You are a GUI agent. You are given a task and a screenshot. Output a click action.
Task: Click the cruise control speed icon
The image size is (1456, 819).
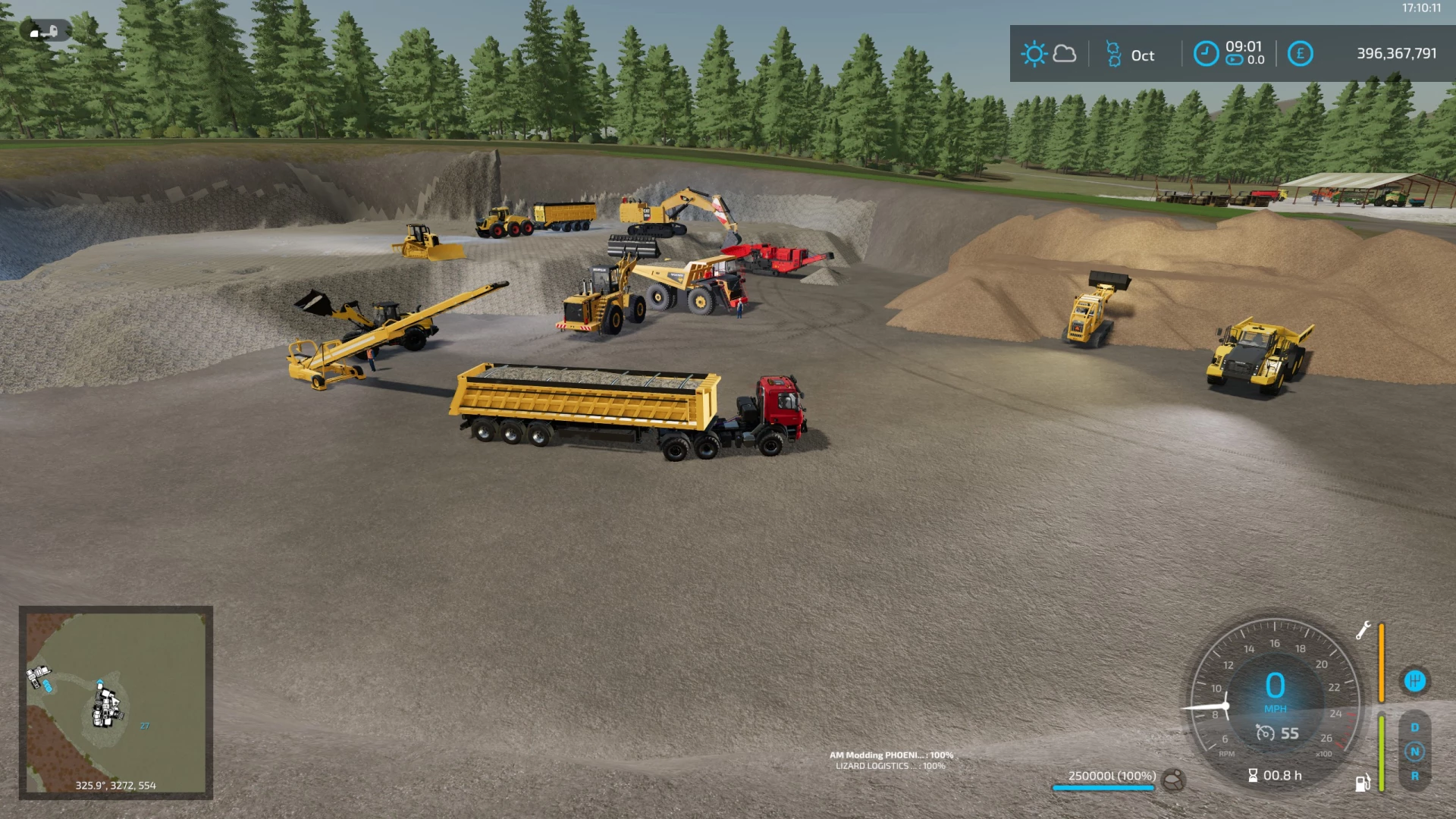[x=1265, y=733]
